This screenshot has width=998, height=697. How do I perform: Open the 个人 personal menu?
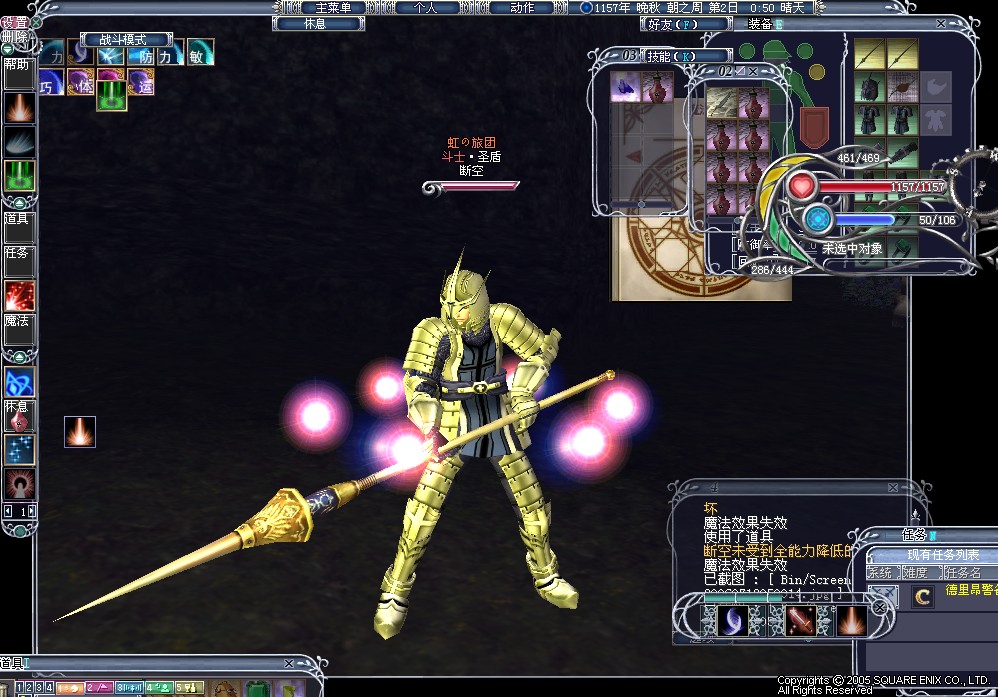pos(424,7)
